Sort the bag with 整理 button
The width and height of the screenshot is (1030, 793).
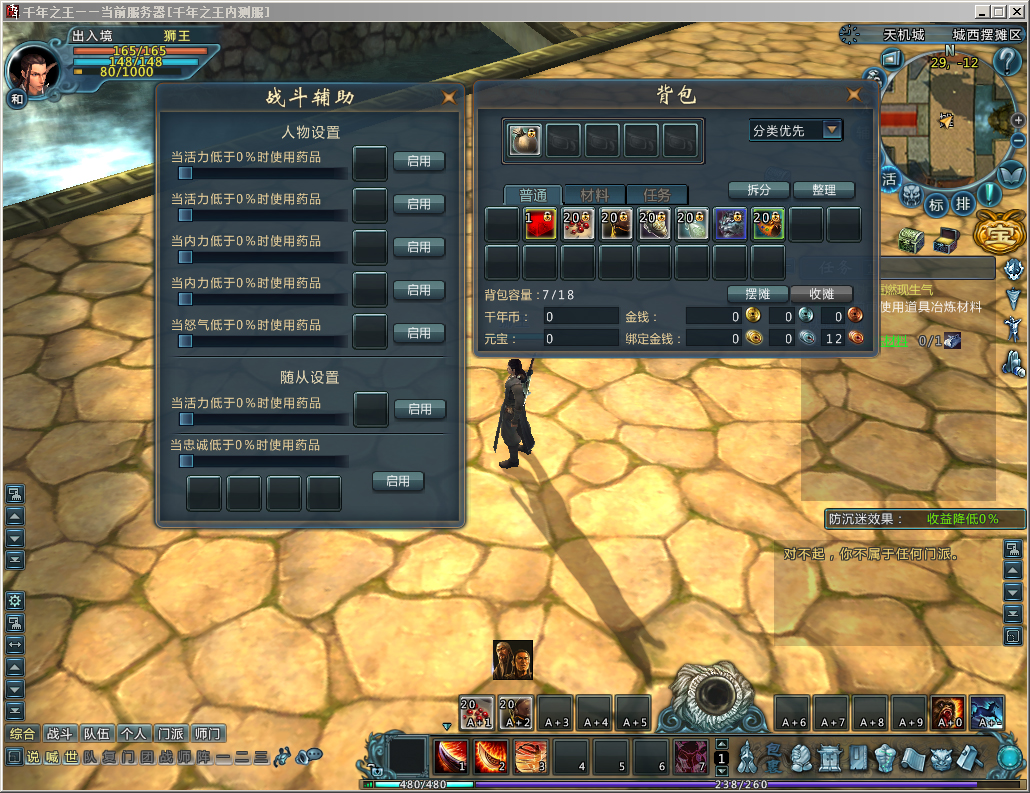(824, 190)
